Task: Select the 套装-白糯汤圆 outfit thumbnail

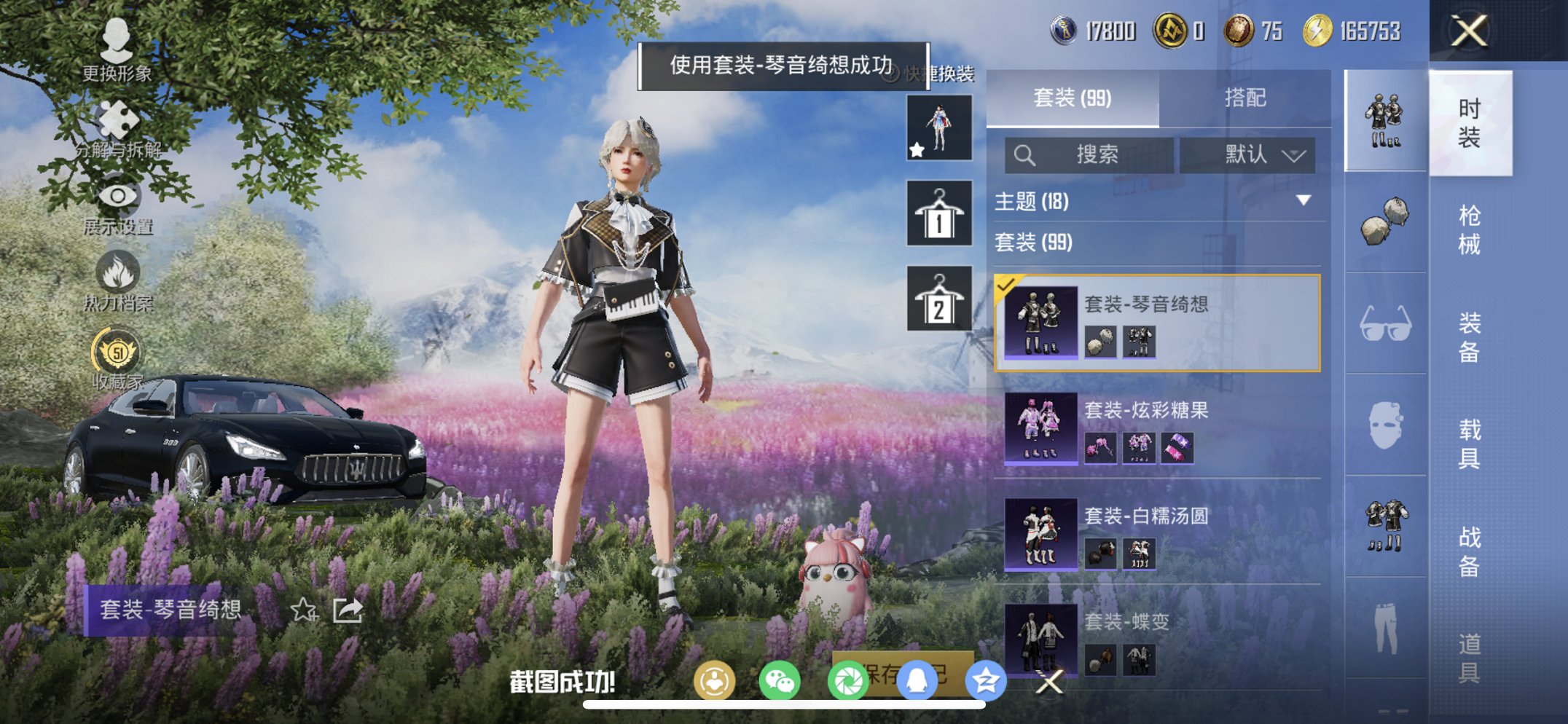Action: [x=1040, y=535]
